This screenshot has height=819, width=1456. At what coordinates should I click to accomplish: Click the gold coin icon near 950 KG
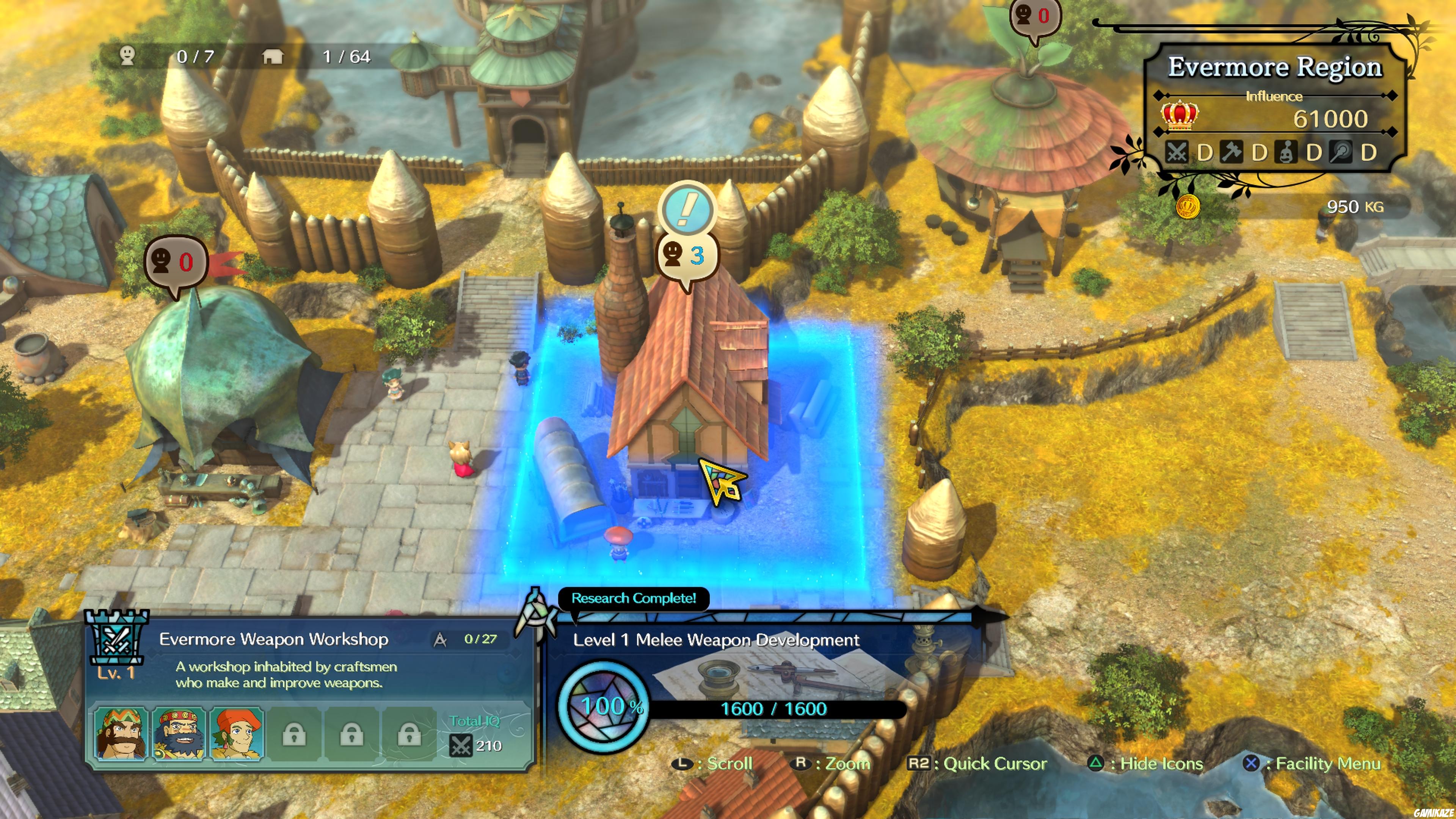1190,207
